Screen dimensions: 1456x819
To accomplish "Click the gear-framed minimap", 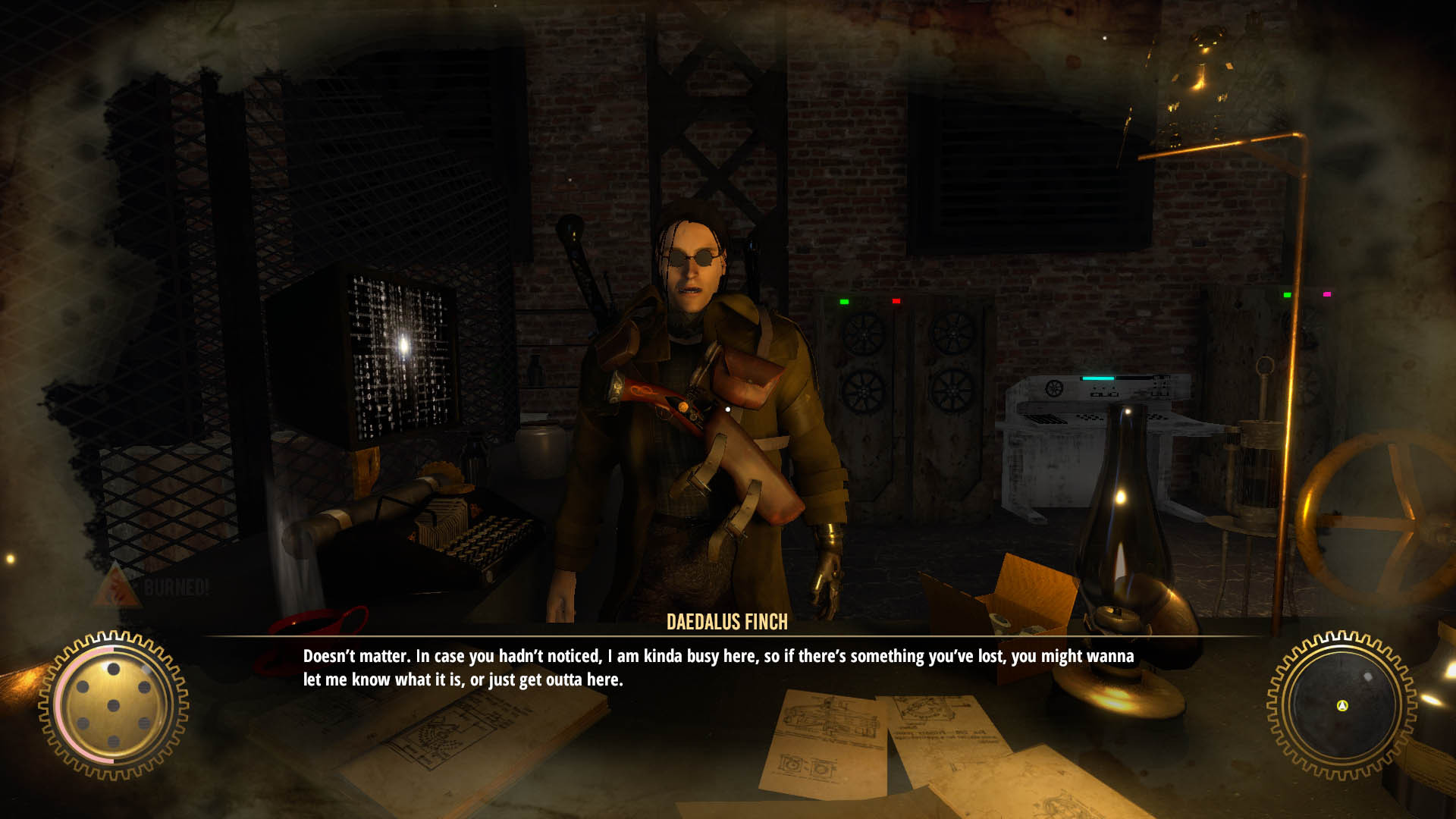I will pyautogui.click(x=1341, y=704).
